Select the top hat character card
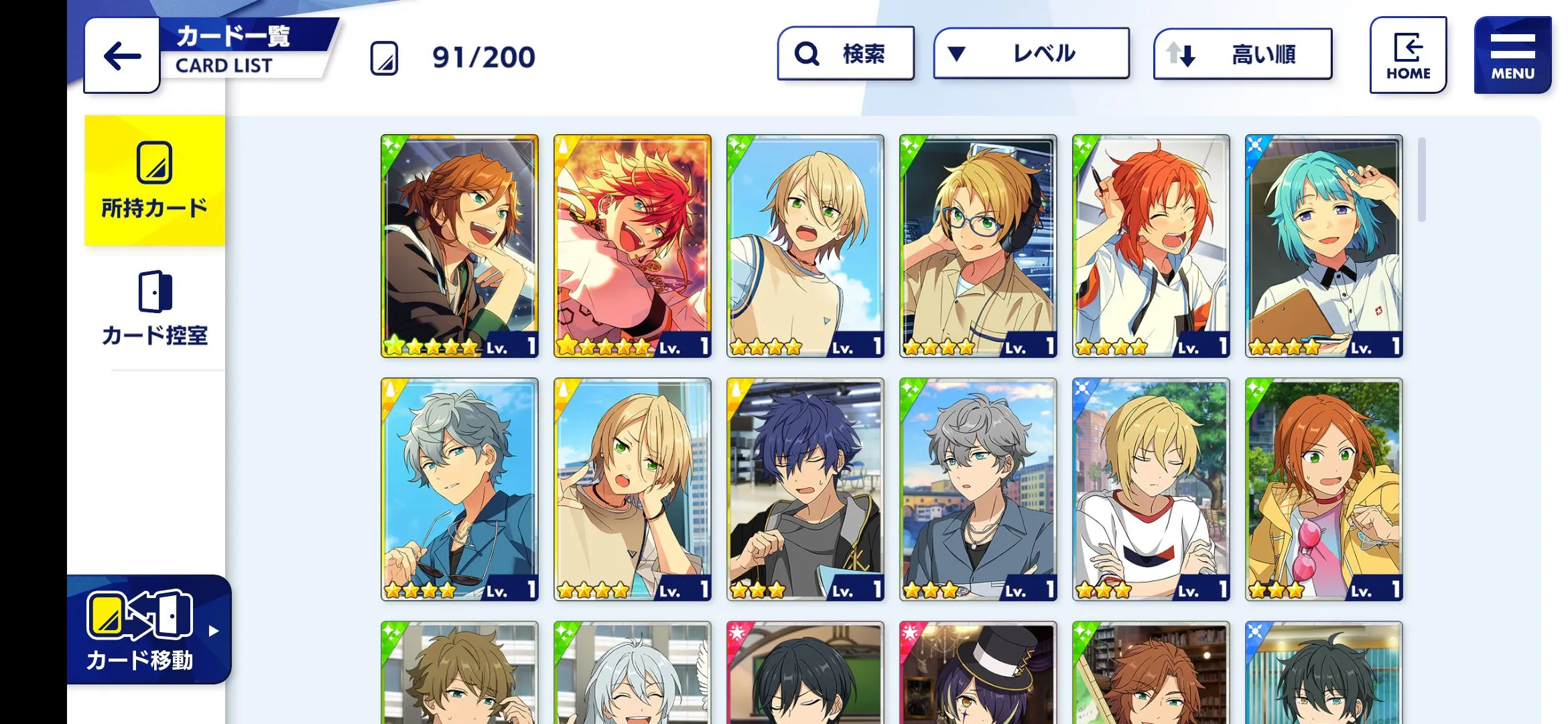 [x=978, y=672]
